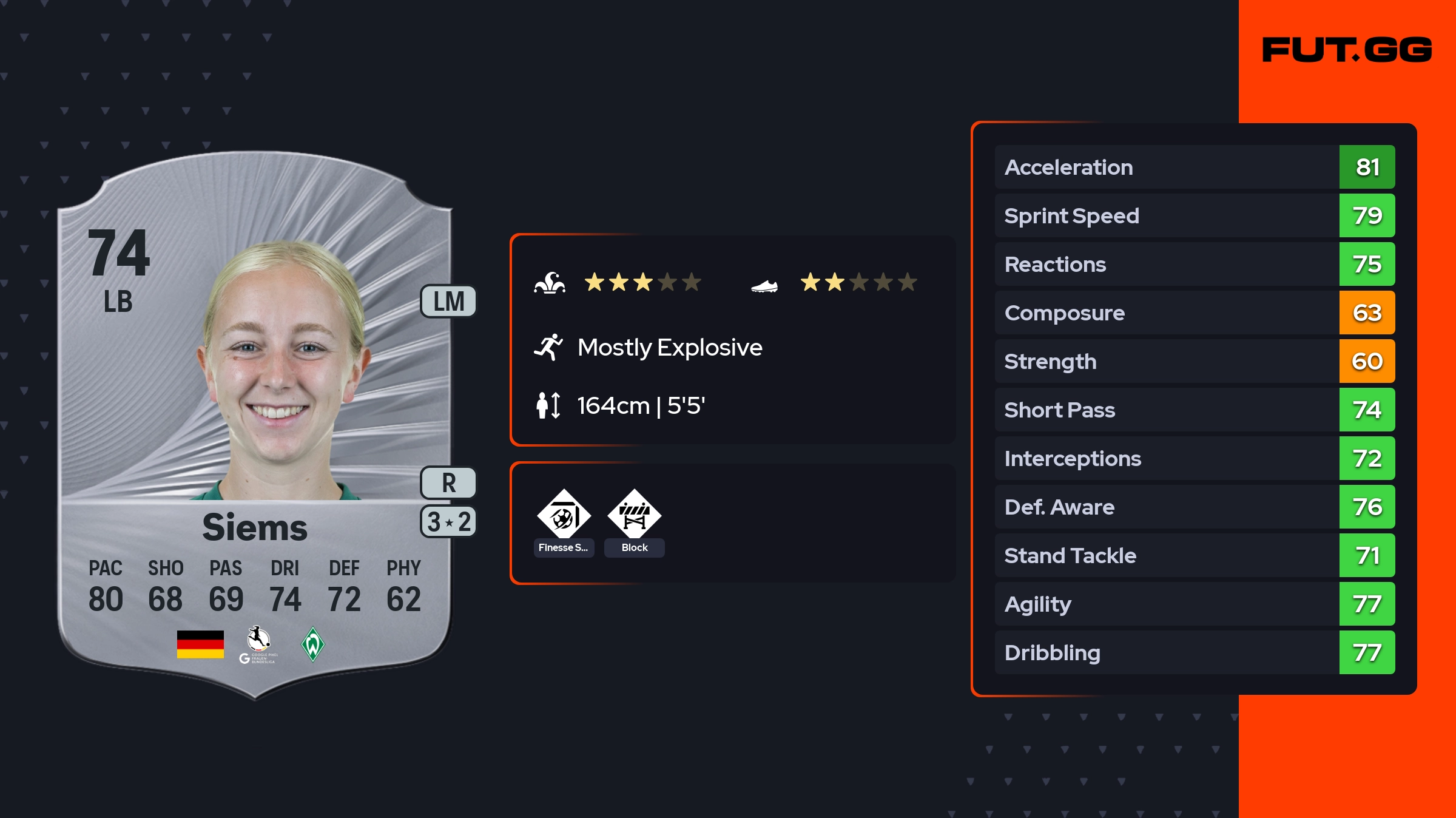Select the Composure stat row
The image size is (1456, 818).
[x=1195, y=313]
